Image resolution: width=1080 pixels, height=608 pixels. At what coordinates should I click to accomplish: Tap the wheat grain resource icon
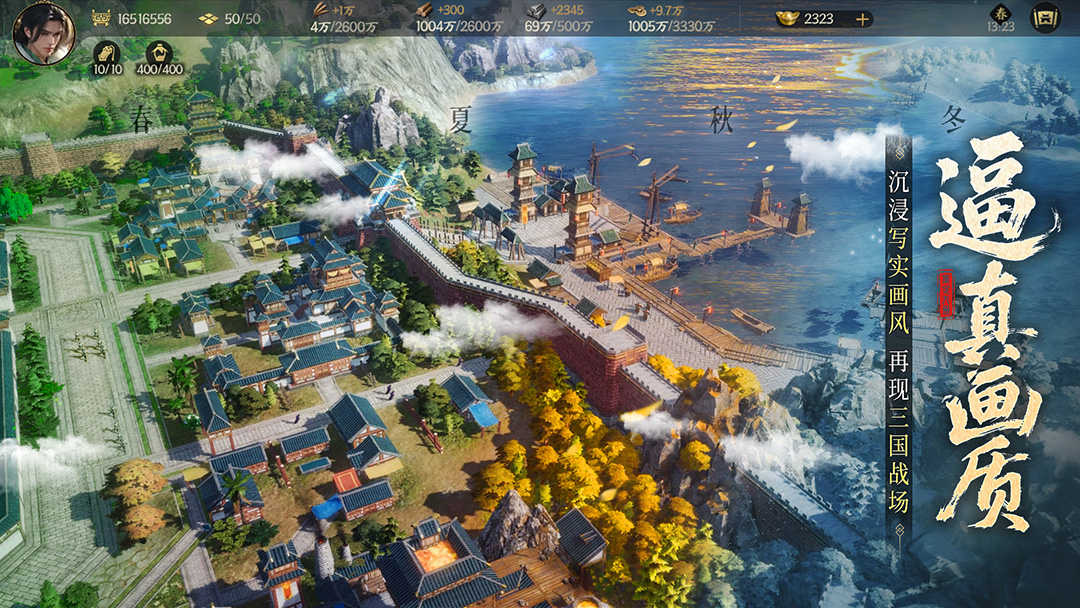[319, 10]
